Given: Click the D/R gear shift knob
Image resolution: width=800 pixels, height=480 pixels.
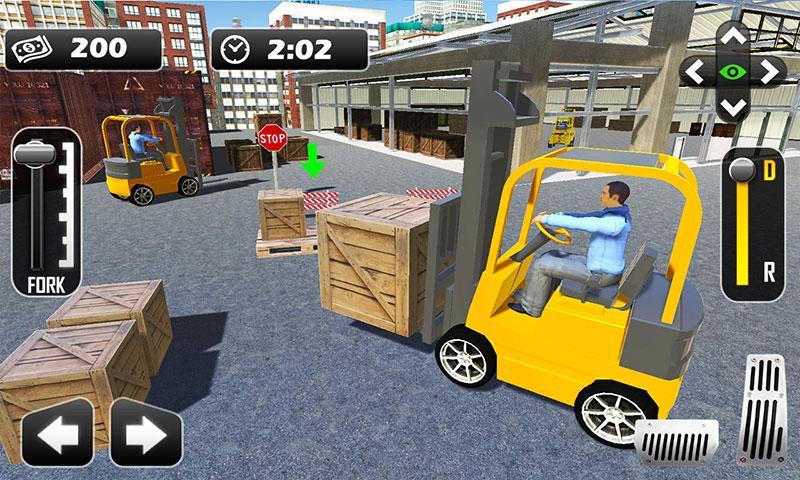Looking at the screenshot, I should pyautogui.click(x=741, y=169).
